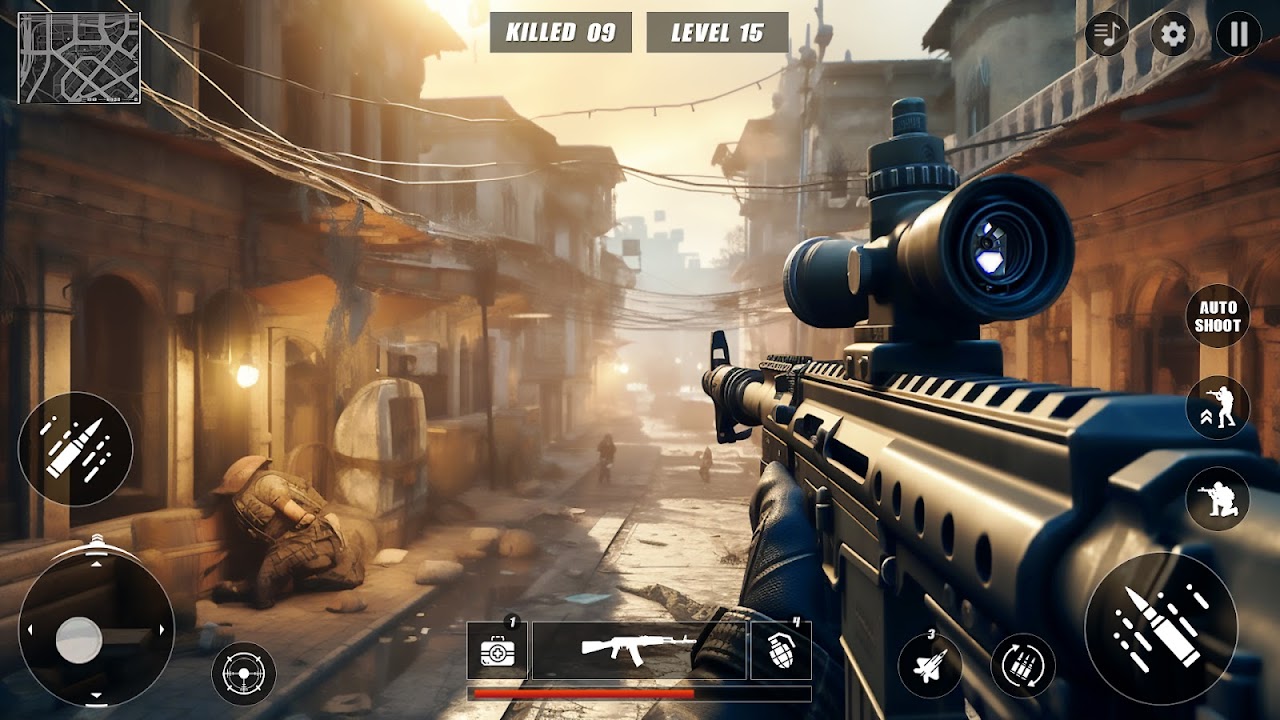Switch to the crouching soldier stance
Screen dimensions: 1280x720
click(x=1217, y=498)
